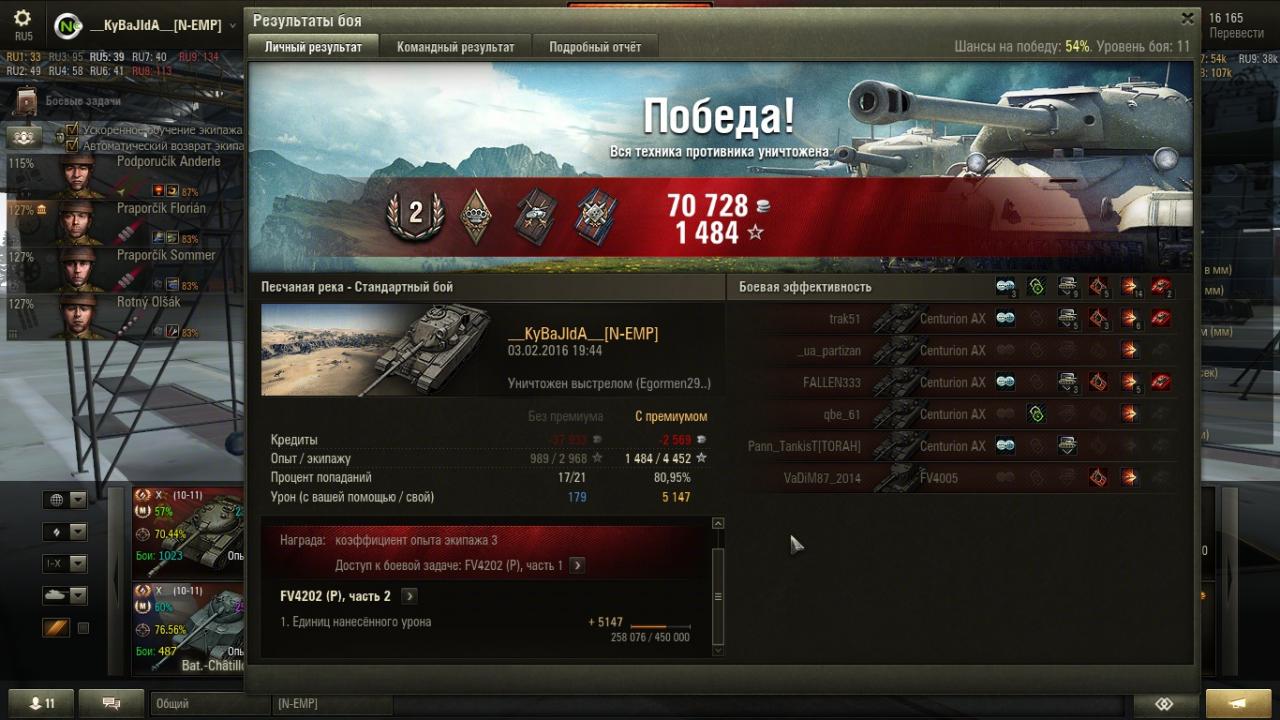1280x720 pixels.
Task: Open the FV4202 (P) часть 1 mission arrow
Action: (577, 565)
